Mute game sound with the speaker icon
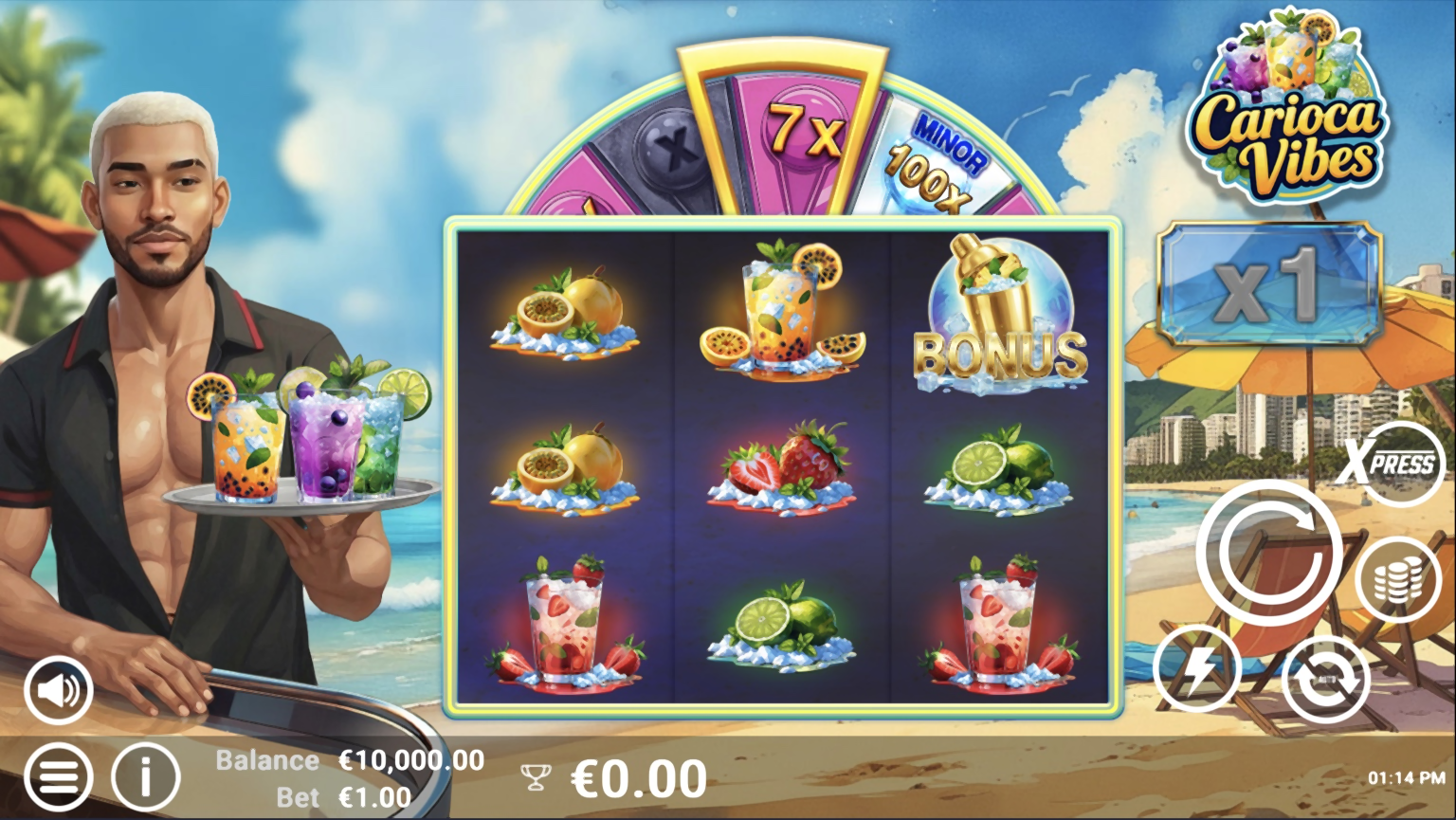Image resolution: width=1456 pixels, height=820 pixels. [59, 689]
